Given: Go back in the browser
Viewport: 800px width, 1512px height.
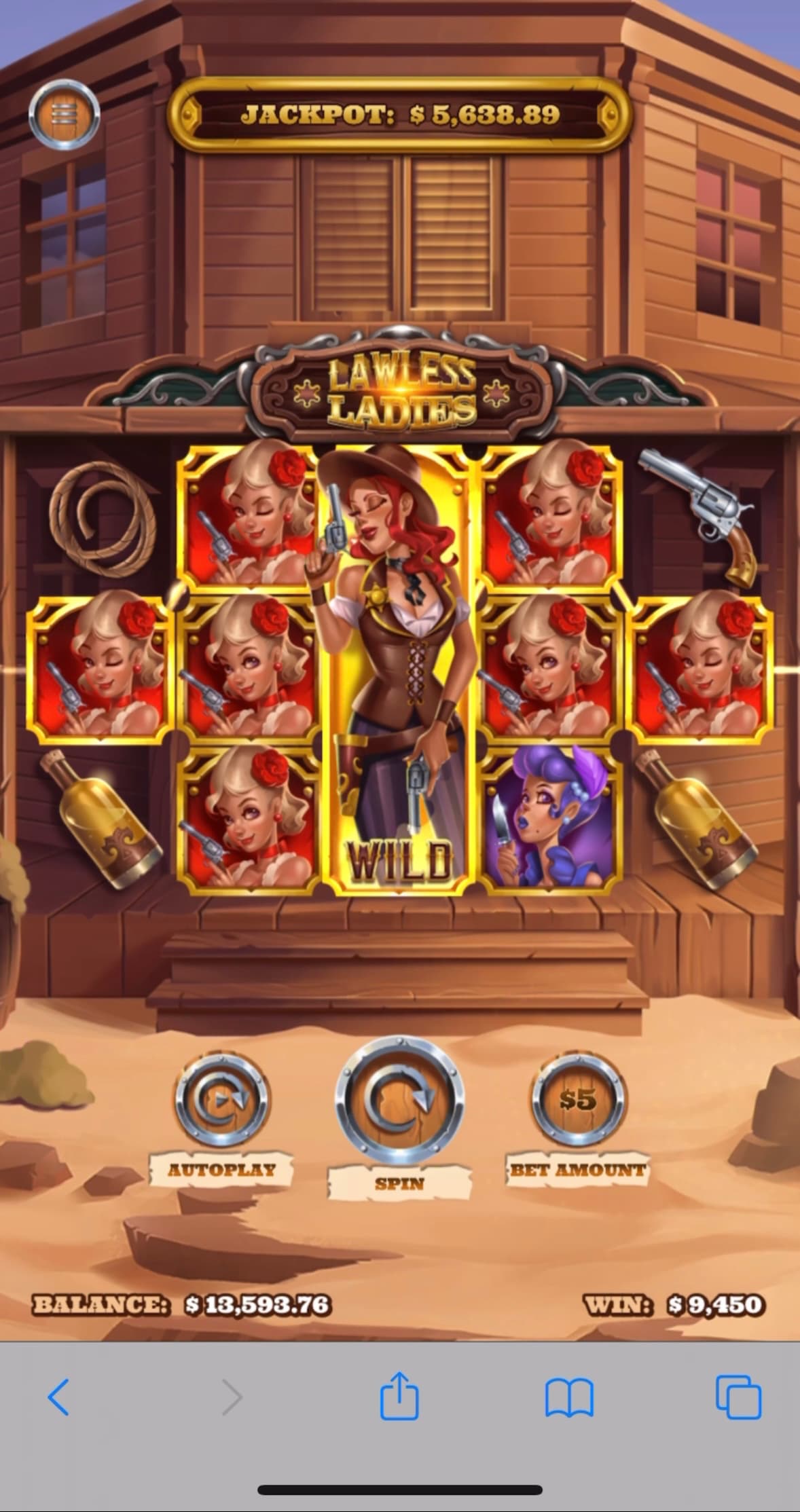Looking at the screenshot, I should click(x=58, y=1397).
